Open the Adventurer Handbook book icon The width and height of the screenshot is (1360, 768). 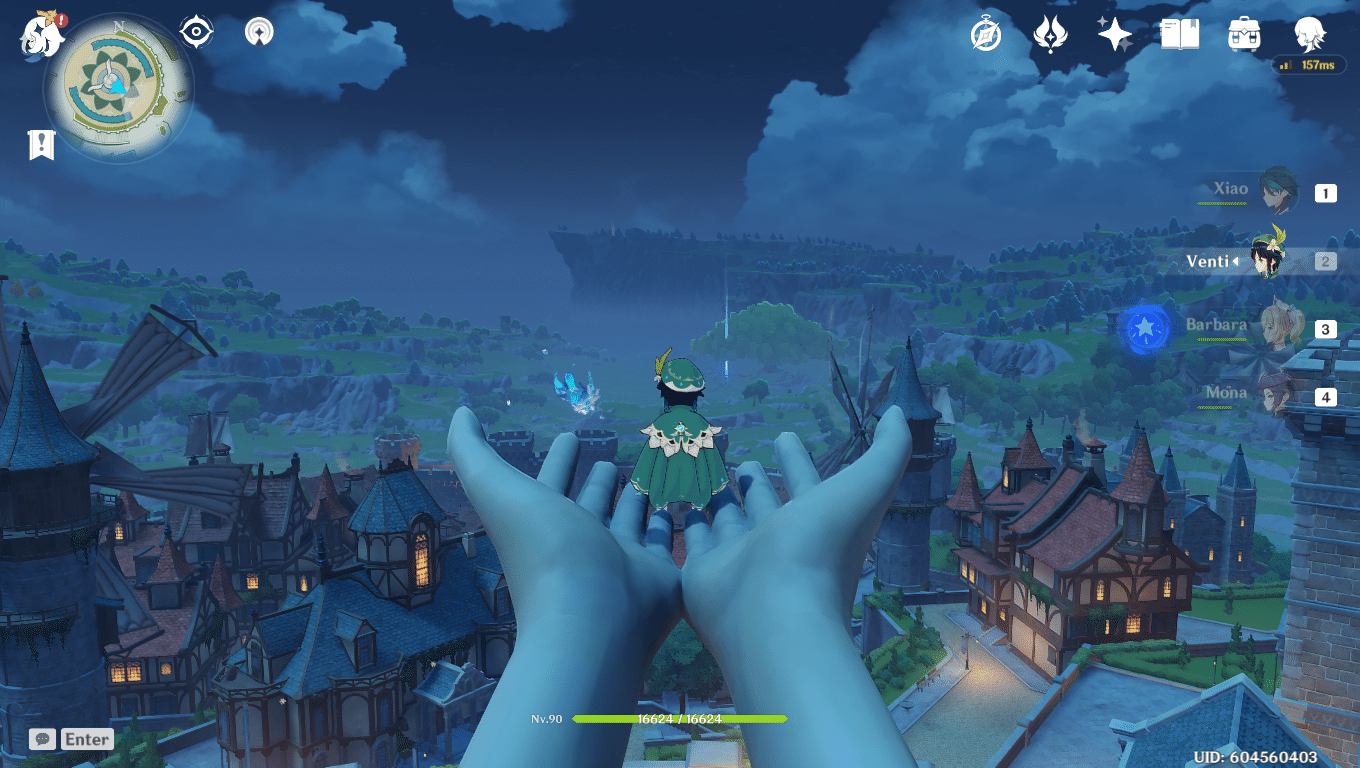click(1178, 33)
